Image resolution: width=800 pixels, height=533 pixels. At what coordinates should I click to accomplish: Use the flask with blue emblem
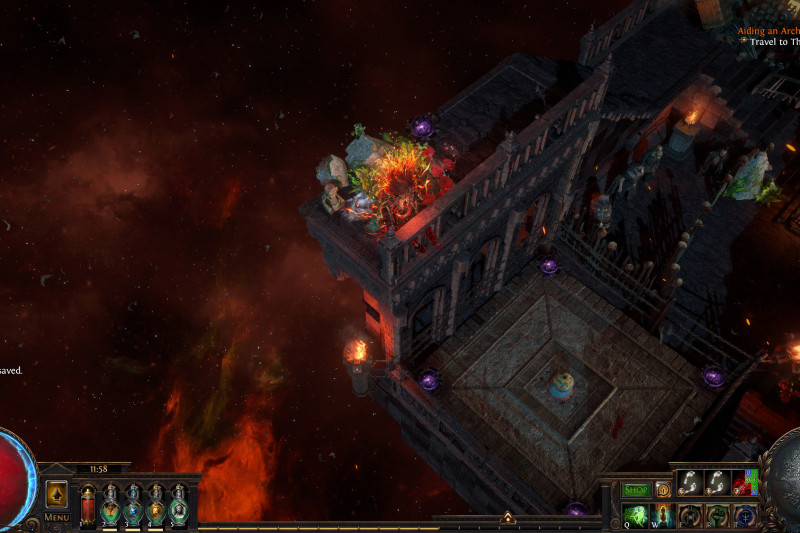tap(133, 505)
